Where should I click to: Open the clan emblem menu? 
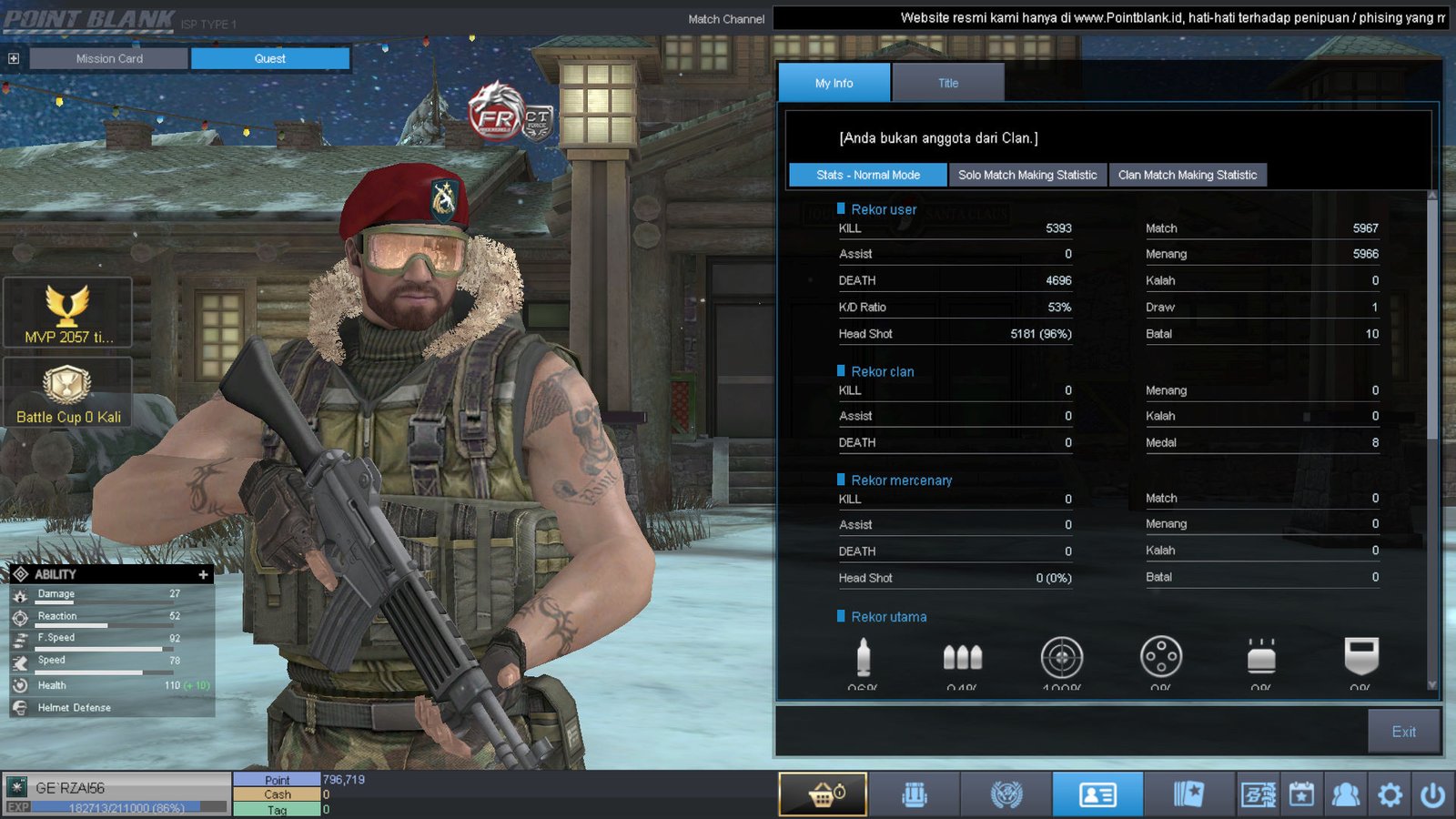point(1006,794)
